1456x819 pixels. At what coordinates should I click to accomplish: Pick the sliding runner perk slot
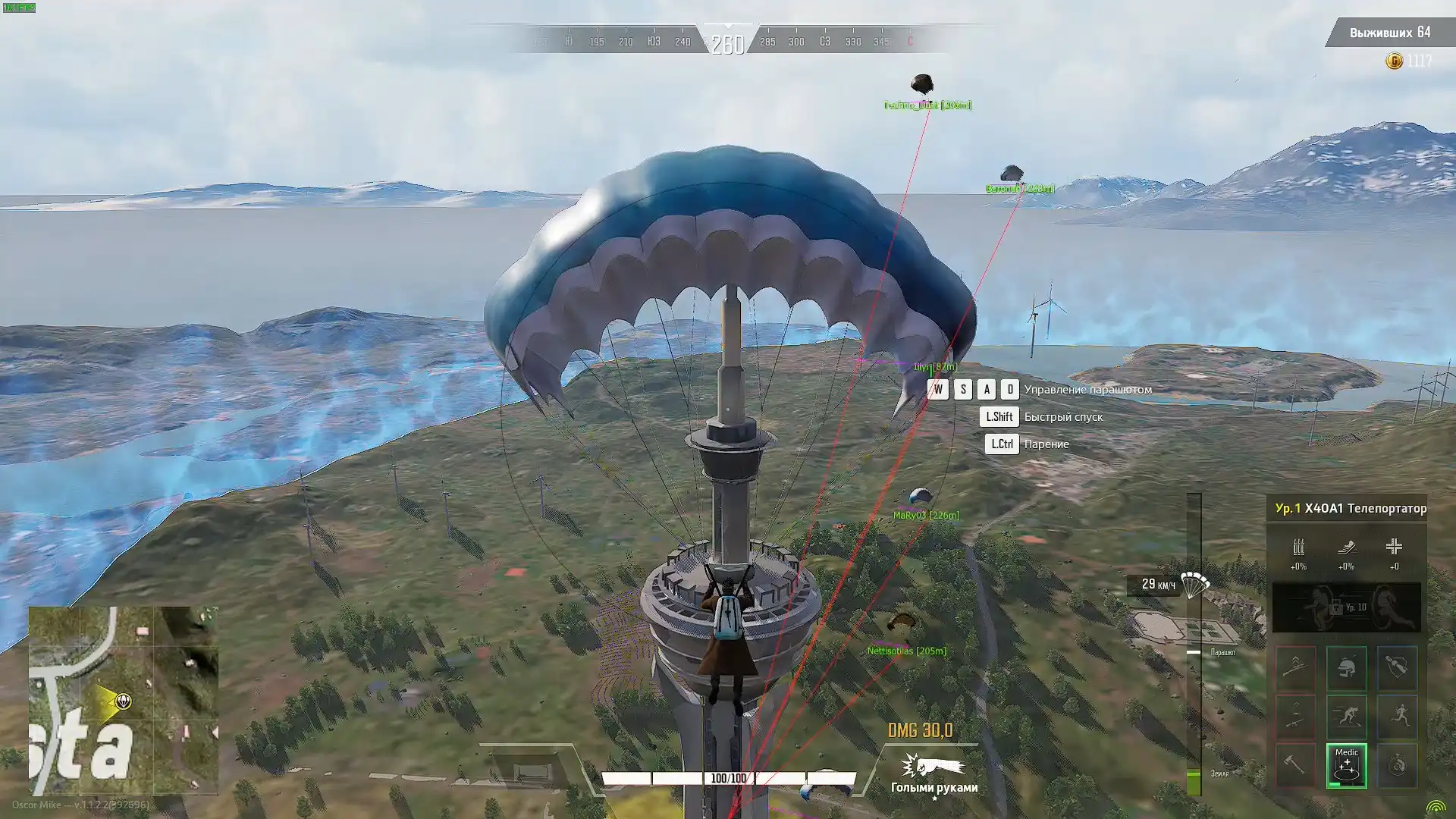tap(1346, 717)
